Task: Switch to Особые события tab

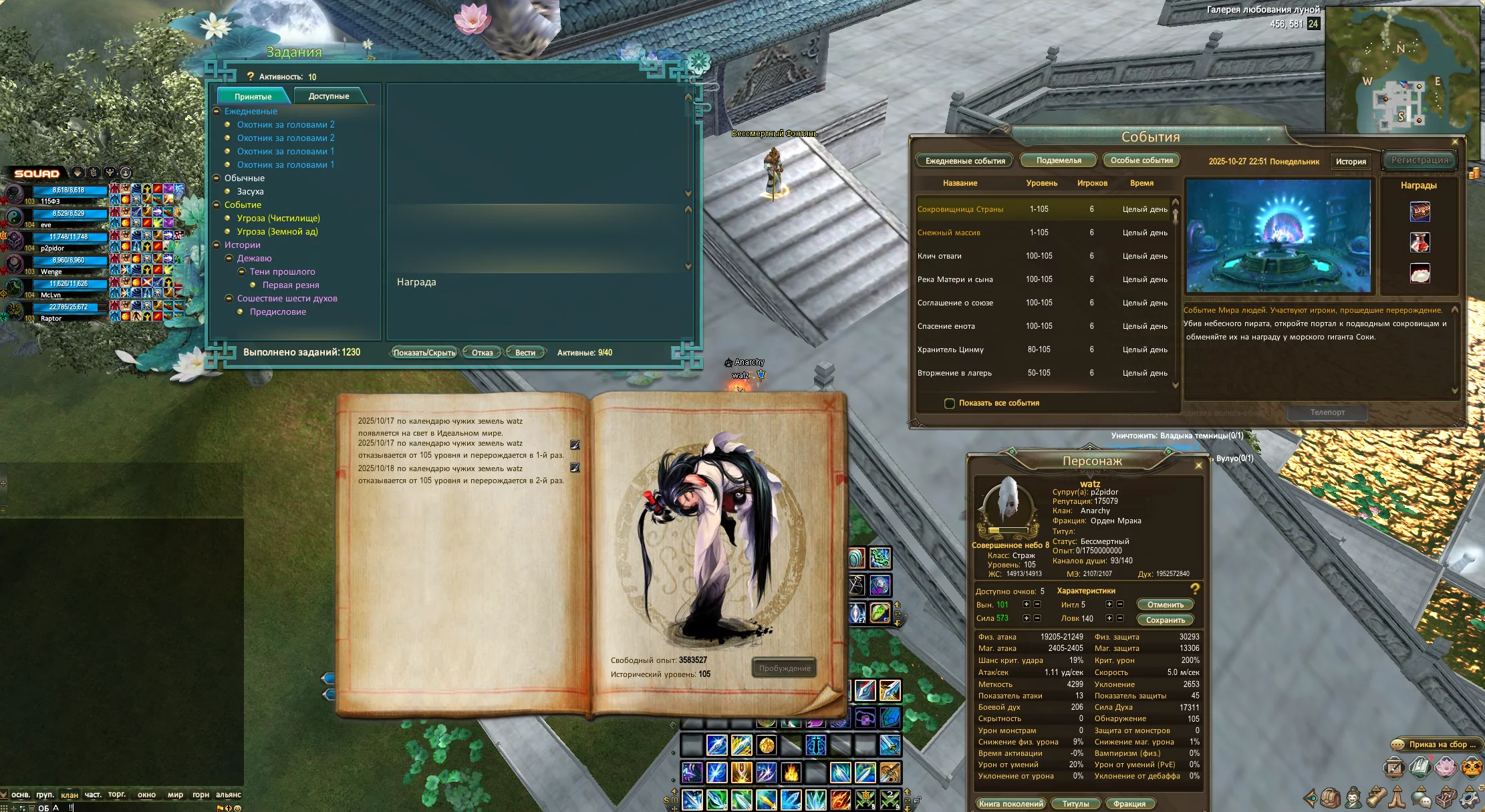Action: 1141,160
